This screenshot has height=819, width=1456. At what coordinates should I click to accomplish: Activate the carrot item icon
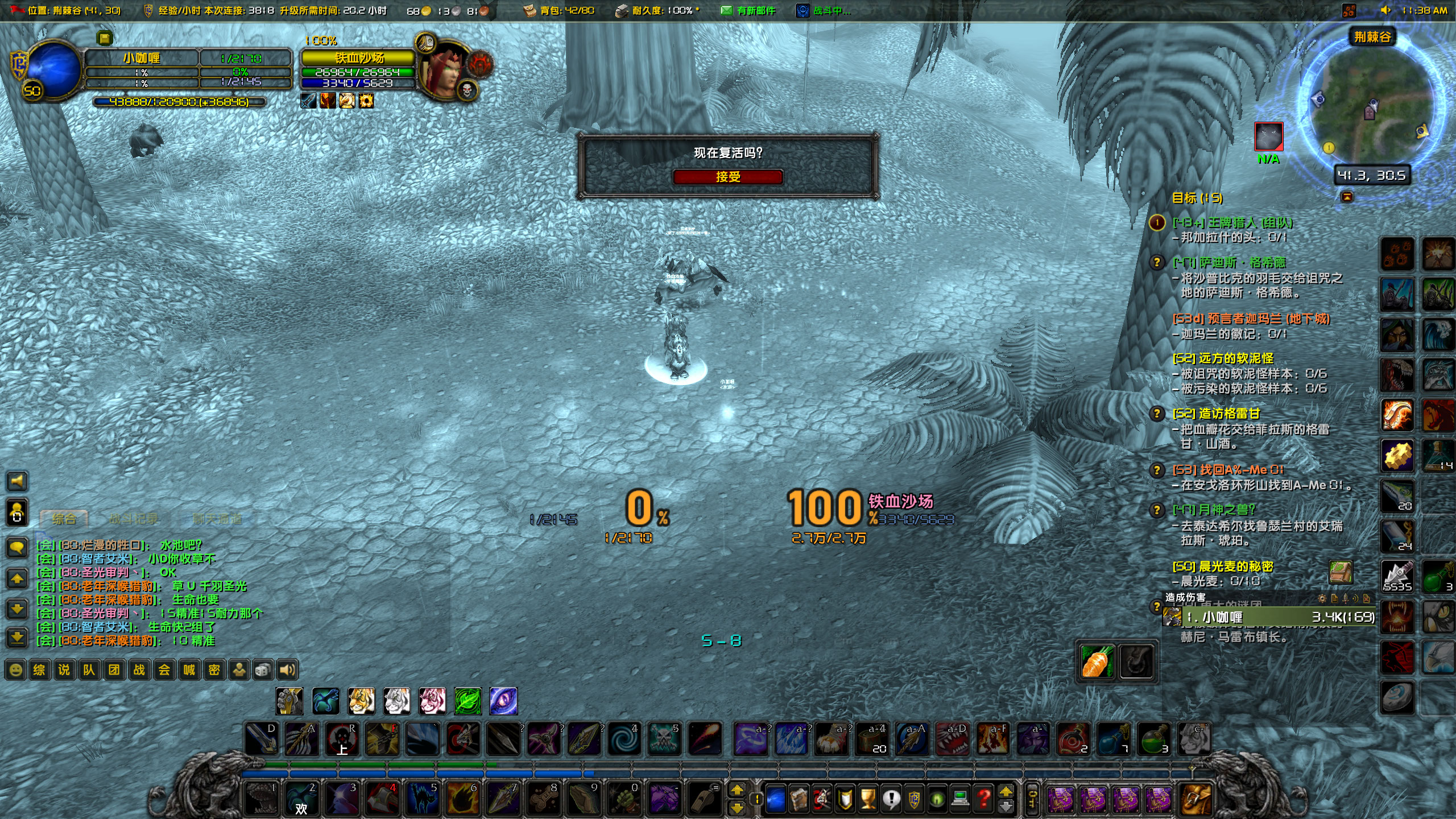1097,661
